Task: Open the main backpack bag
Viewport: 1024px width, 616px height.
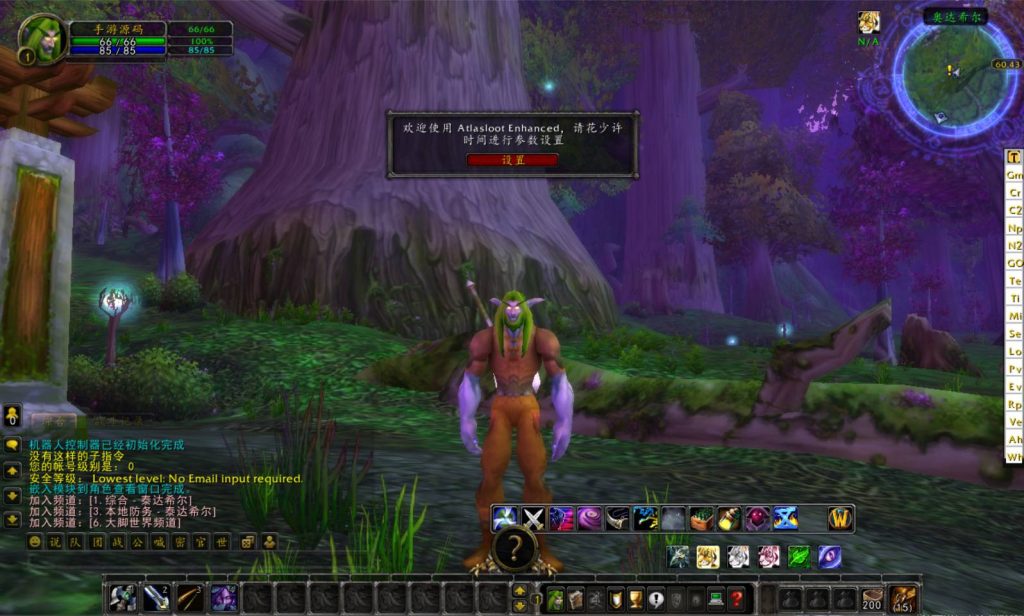Action: click(x=903, y=599)
